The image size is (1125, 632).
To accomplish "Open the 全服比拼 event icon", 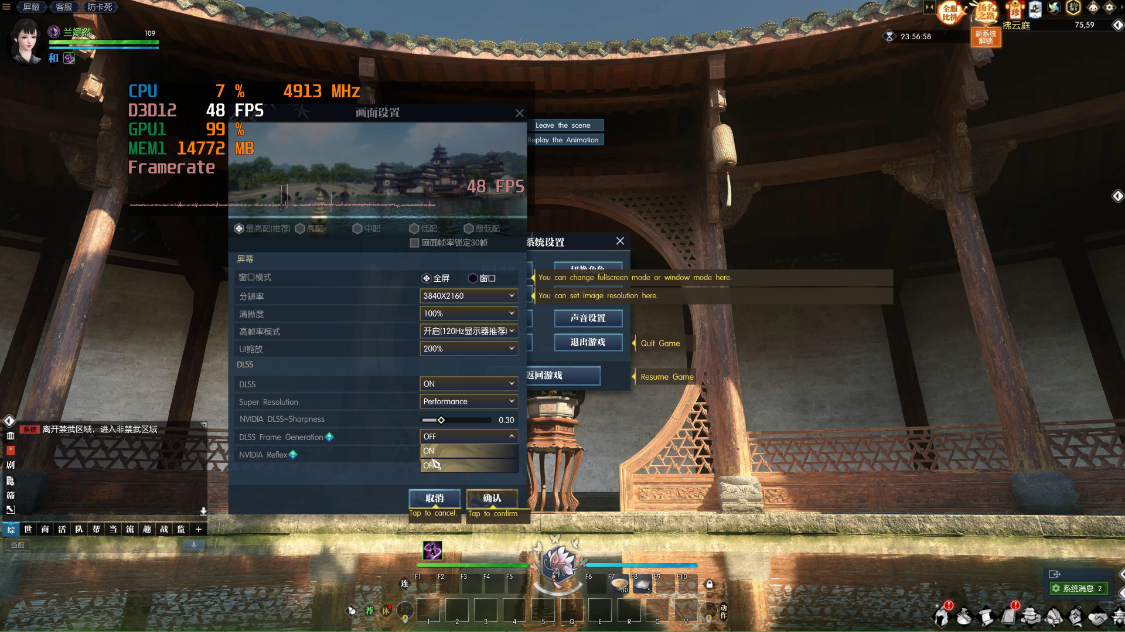I will pyautogui.click(x=949, y=12).
